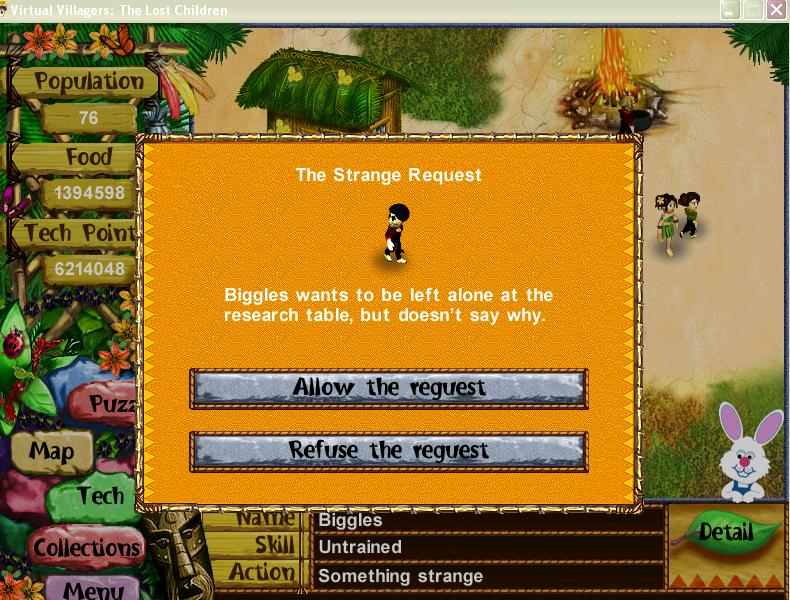Show the Collections screen
The height and width of the screenshot is (600, 790).
[86, 548]
